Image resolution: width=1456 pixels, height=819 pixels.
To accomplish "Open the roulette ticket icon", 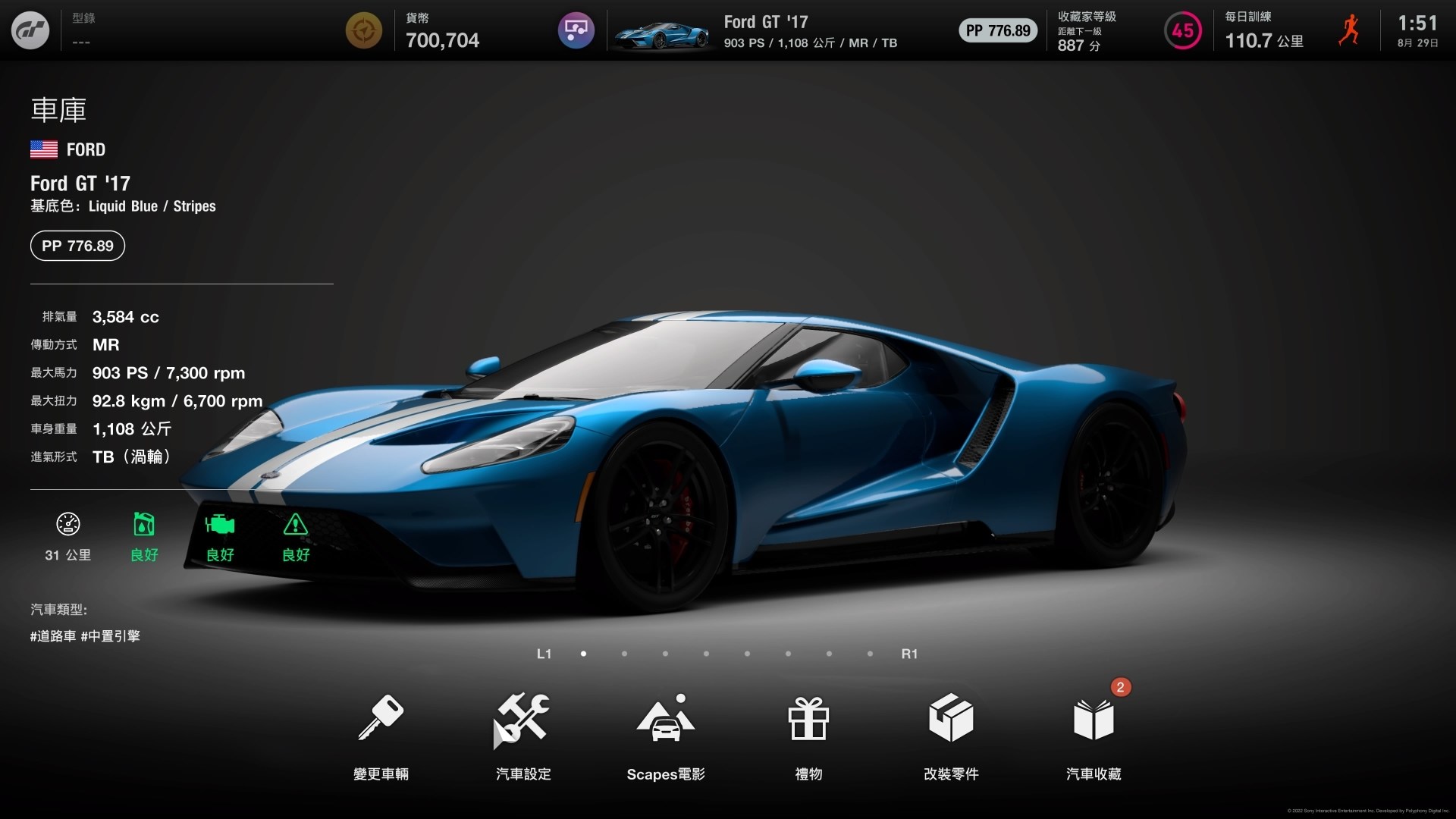I will coord(576,30).
